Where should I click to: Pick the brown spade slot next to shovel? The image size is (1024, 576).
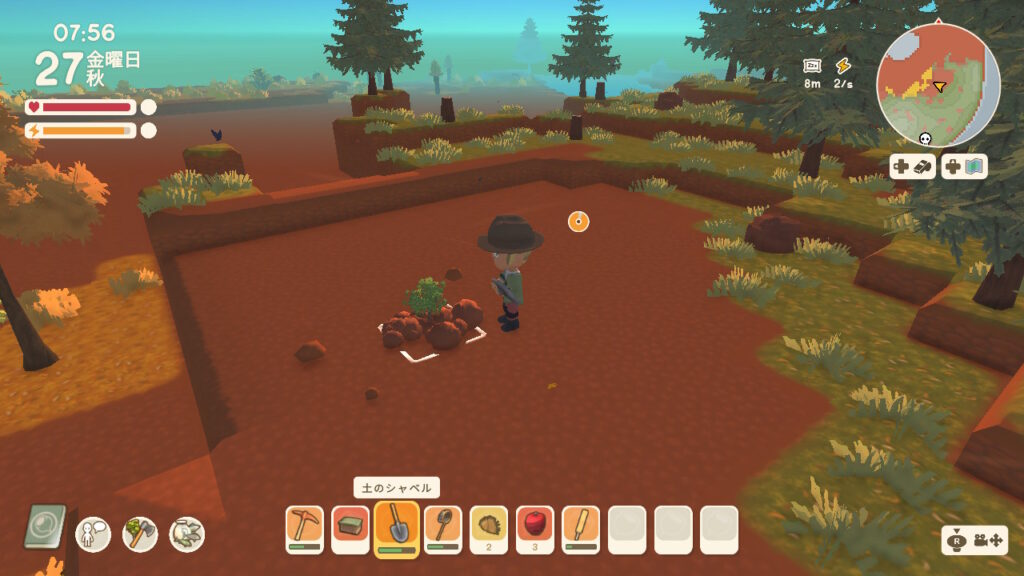(443, 528)
